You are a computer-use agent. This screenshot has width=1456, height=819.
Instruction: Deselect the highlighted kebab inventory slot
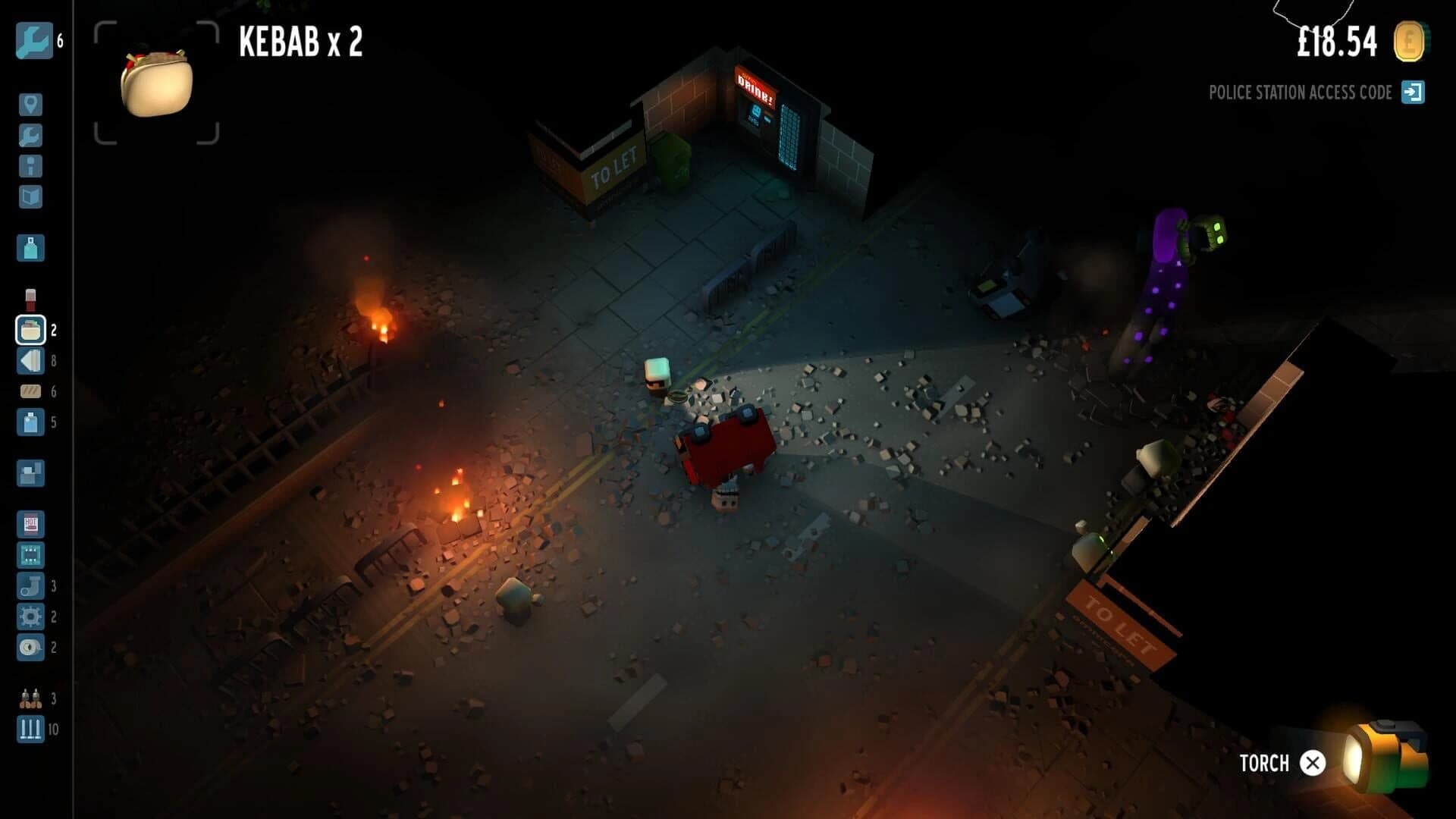(30, 330)
